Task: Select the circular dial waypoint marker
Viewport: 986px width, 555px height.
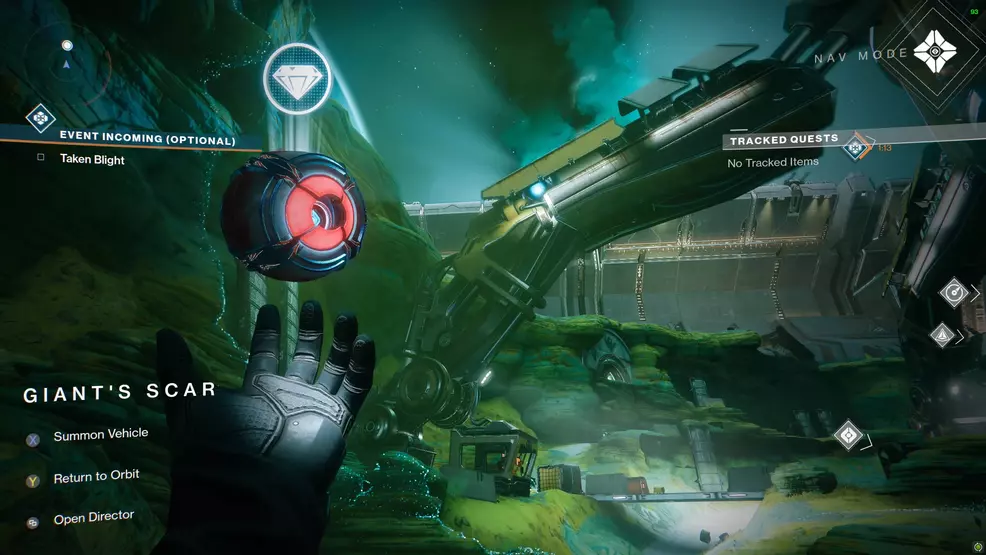Action: (x=954, y=293)
